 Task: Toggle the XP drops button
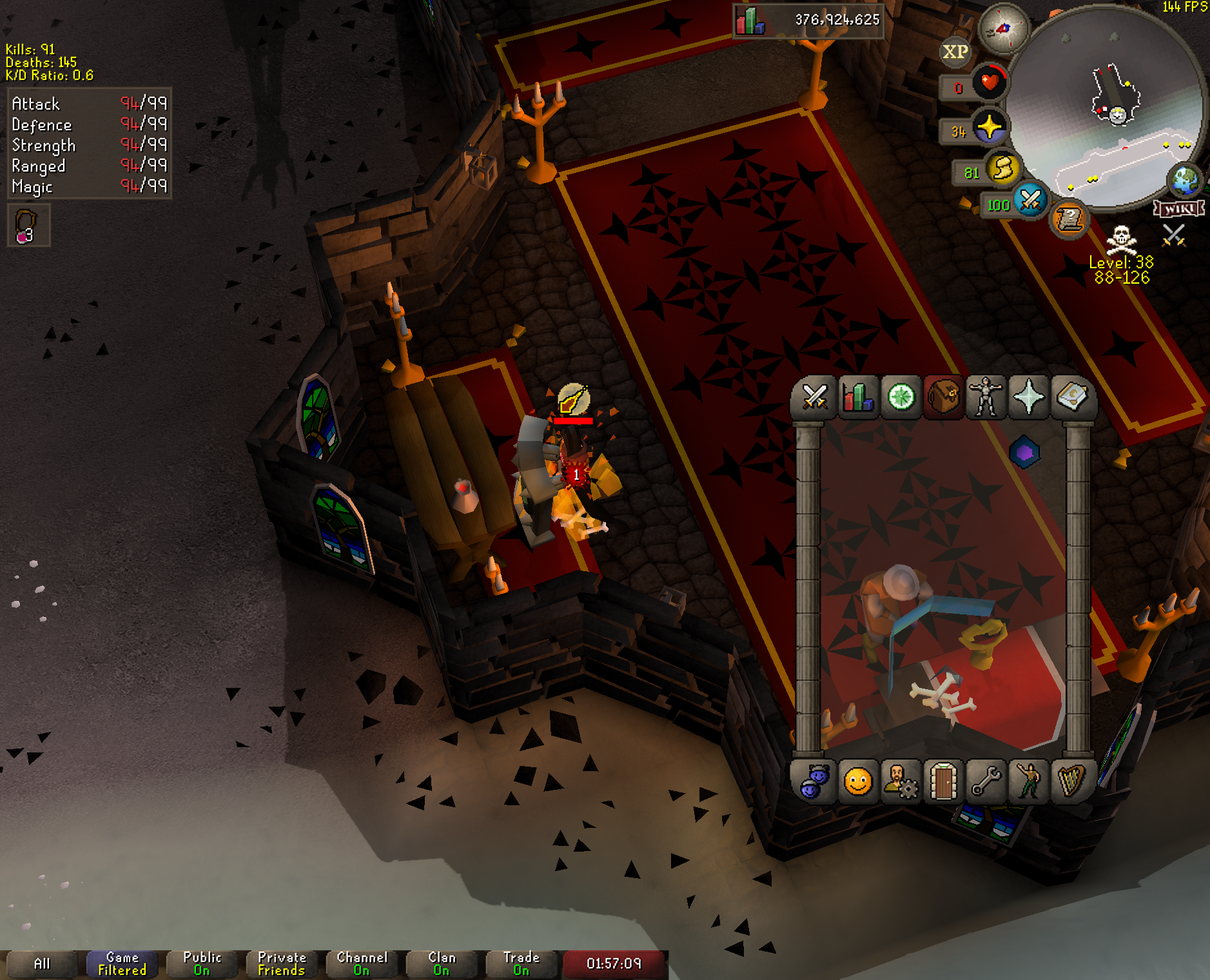click(x=955, y=52)
